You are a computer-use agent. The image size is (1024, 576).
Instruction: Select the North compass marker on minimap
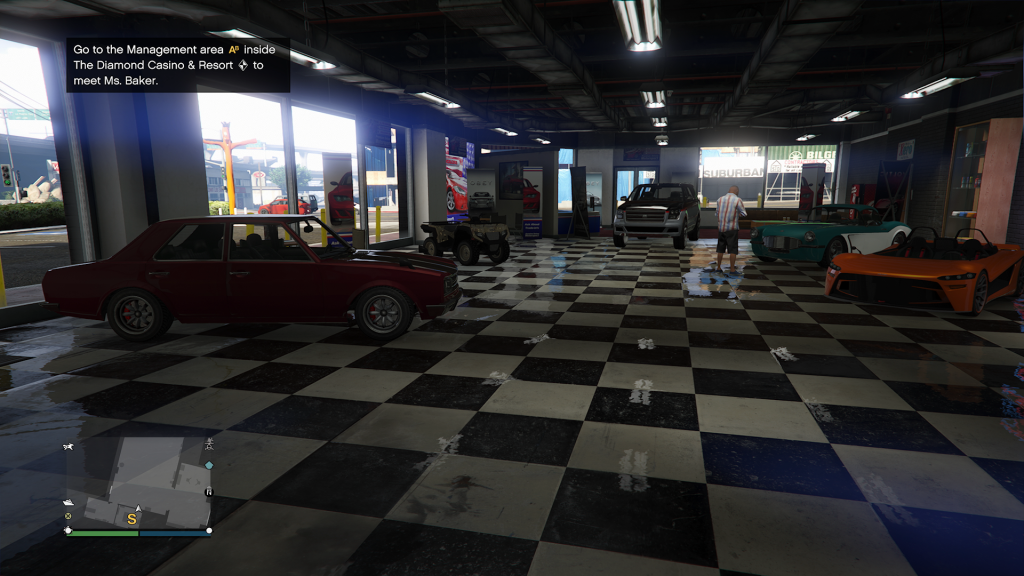coord(209,492)
